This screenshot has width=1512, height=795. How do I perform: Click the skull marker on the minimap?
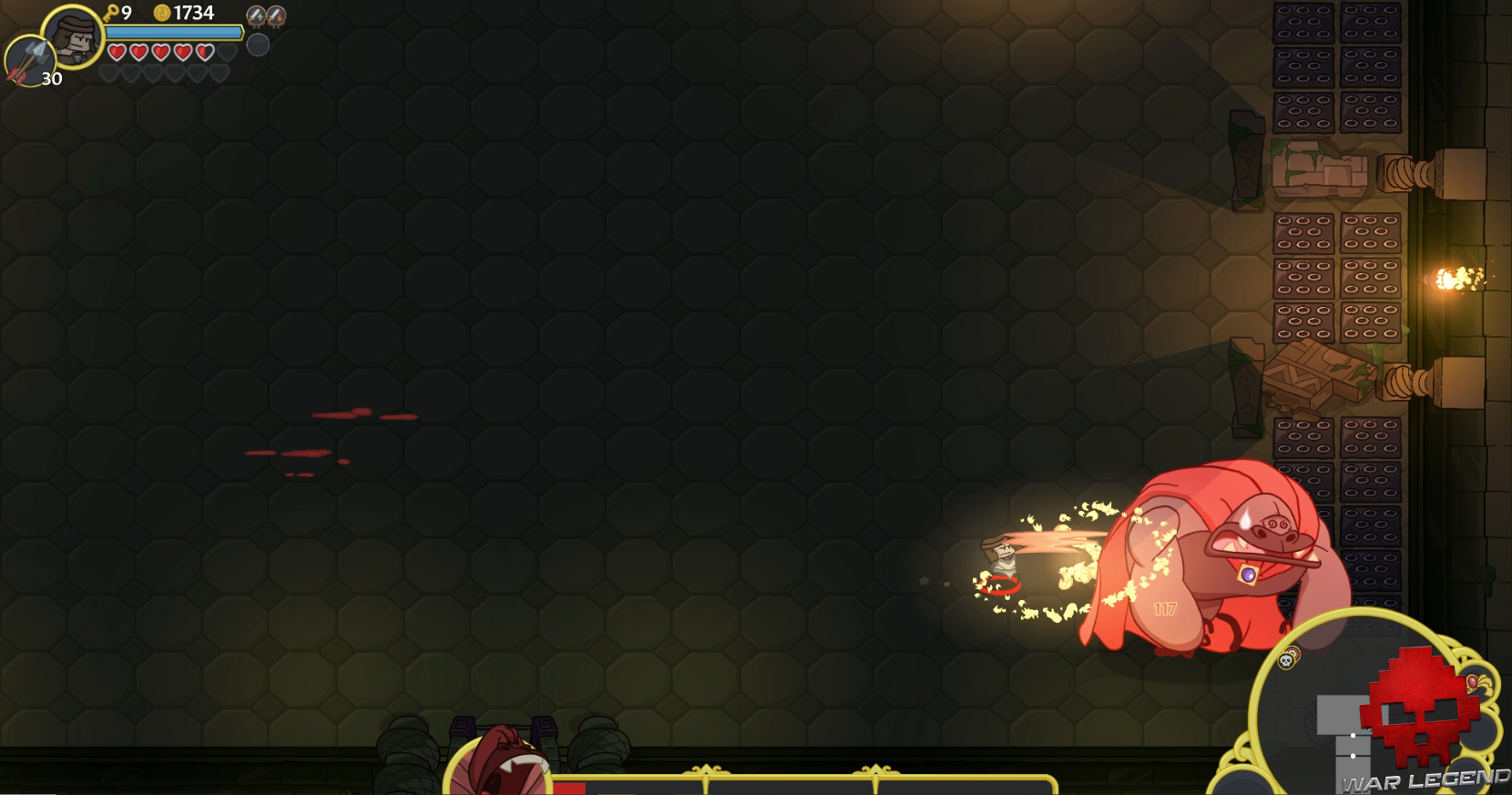(x=1285, y=661)
